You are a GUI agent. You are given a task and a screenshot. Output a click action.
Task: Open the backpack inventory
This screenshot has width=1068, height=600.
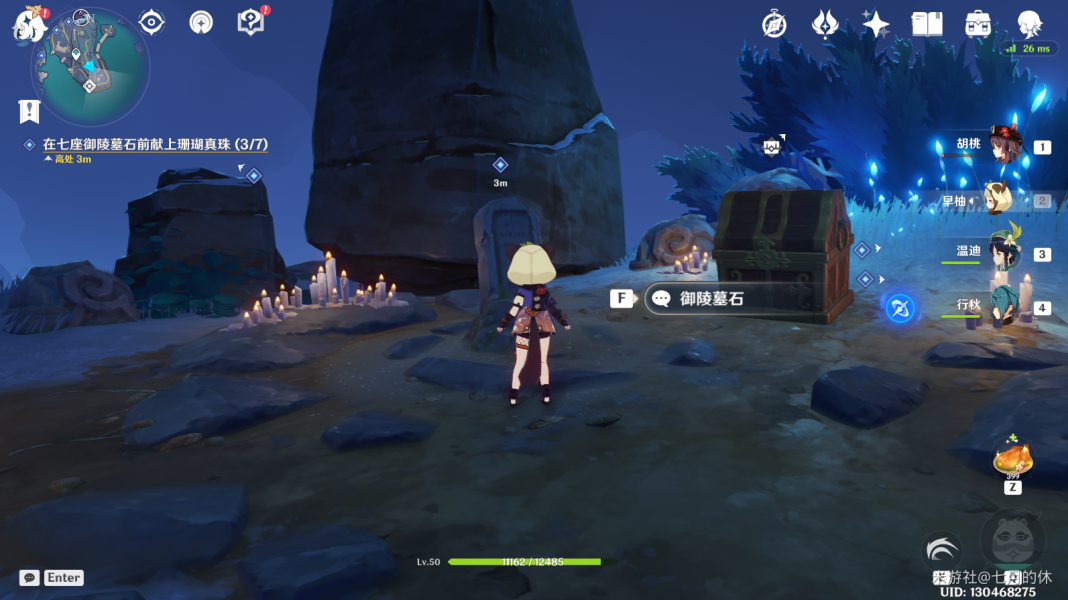point(978,24)
